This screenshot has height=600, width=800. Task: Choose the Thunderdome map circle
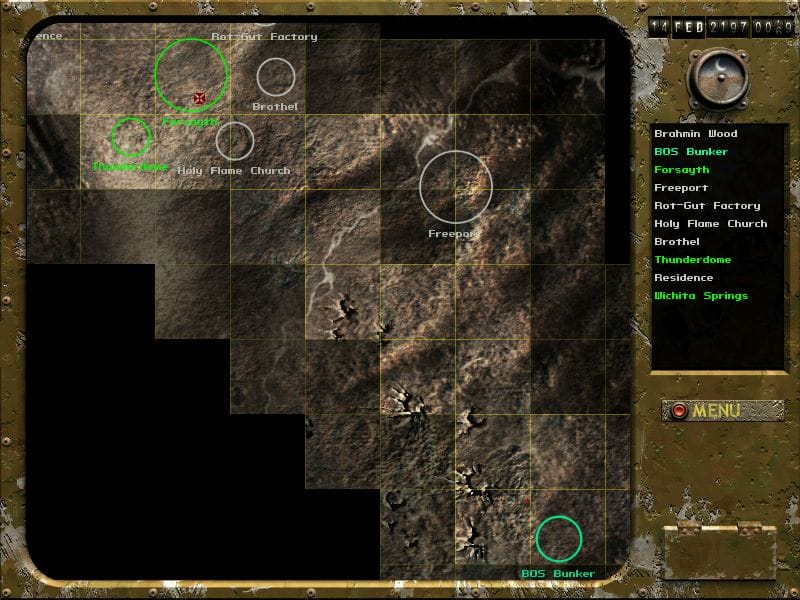coord(131,136)
